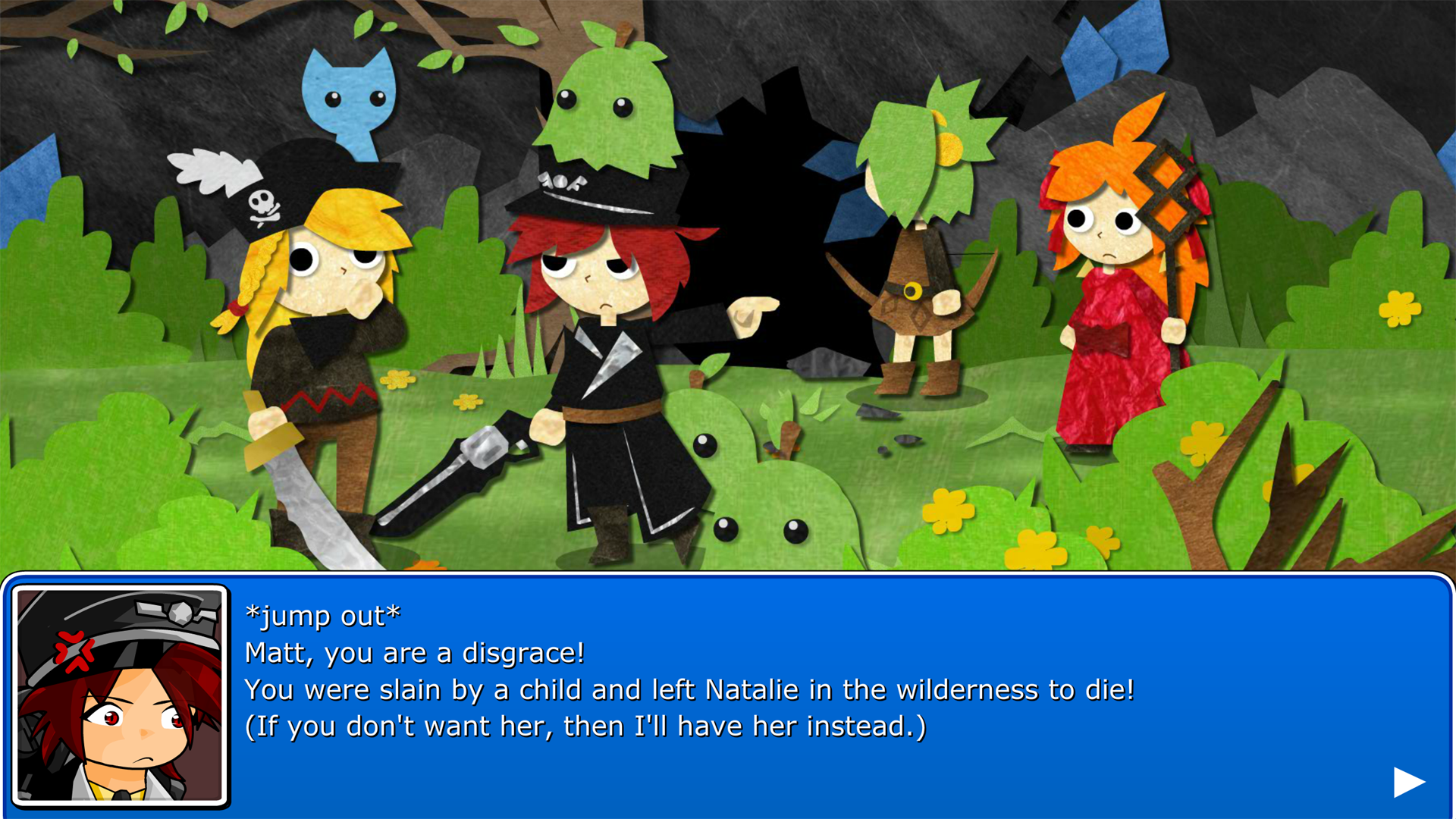Click Natalie holding the red staff

click(1115, 303)
